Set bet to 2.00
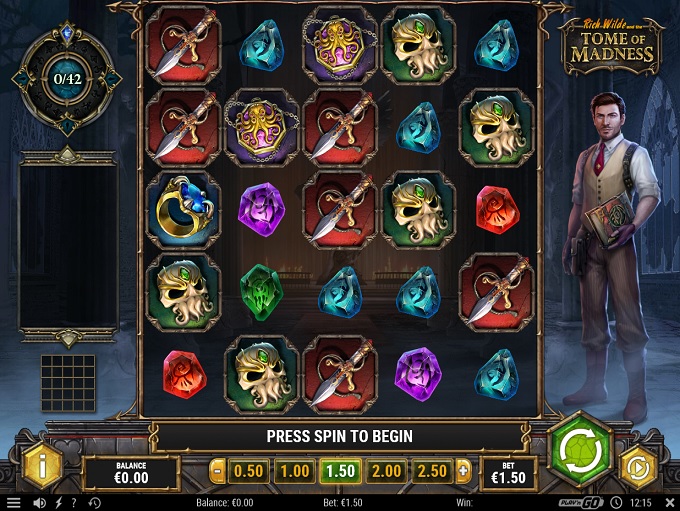Image resolution: width=680 pixels, height=511 pixels. 386,471
